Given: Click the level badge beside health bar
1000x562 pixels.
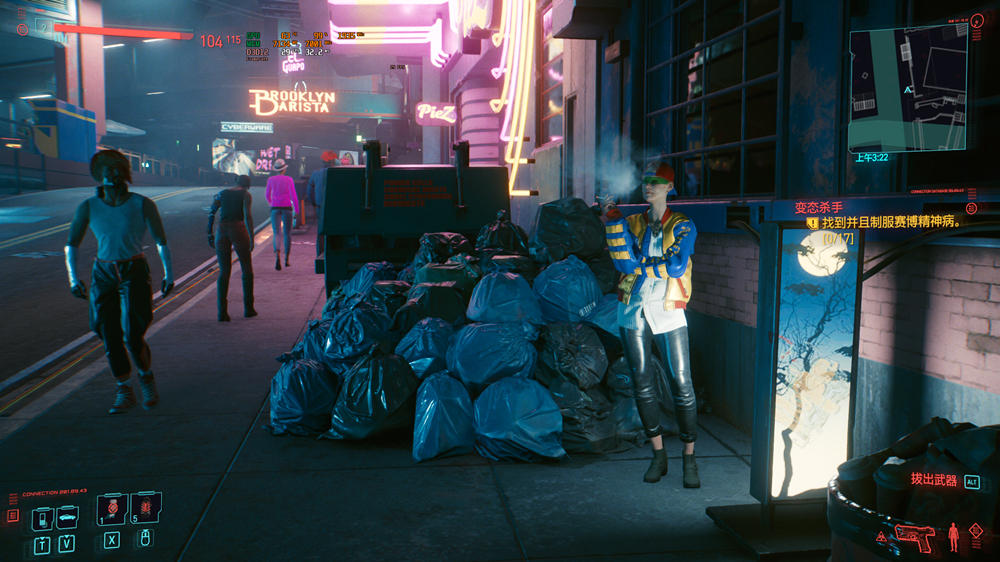Looking at the screenshot, I should [42, 26].
